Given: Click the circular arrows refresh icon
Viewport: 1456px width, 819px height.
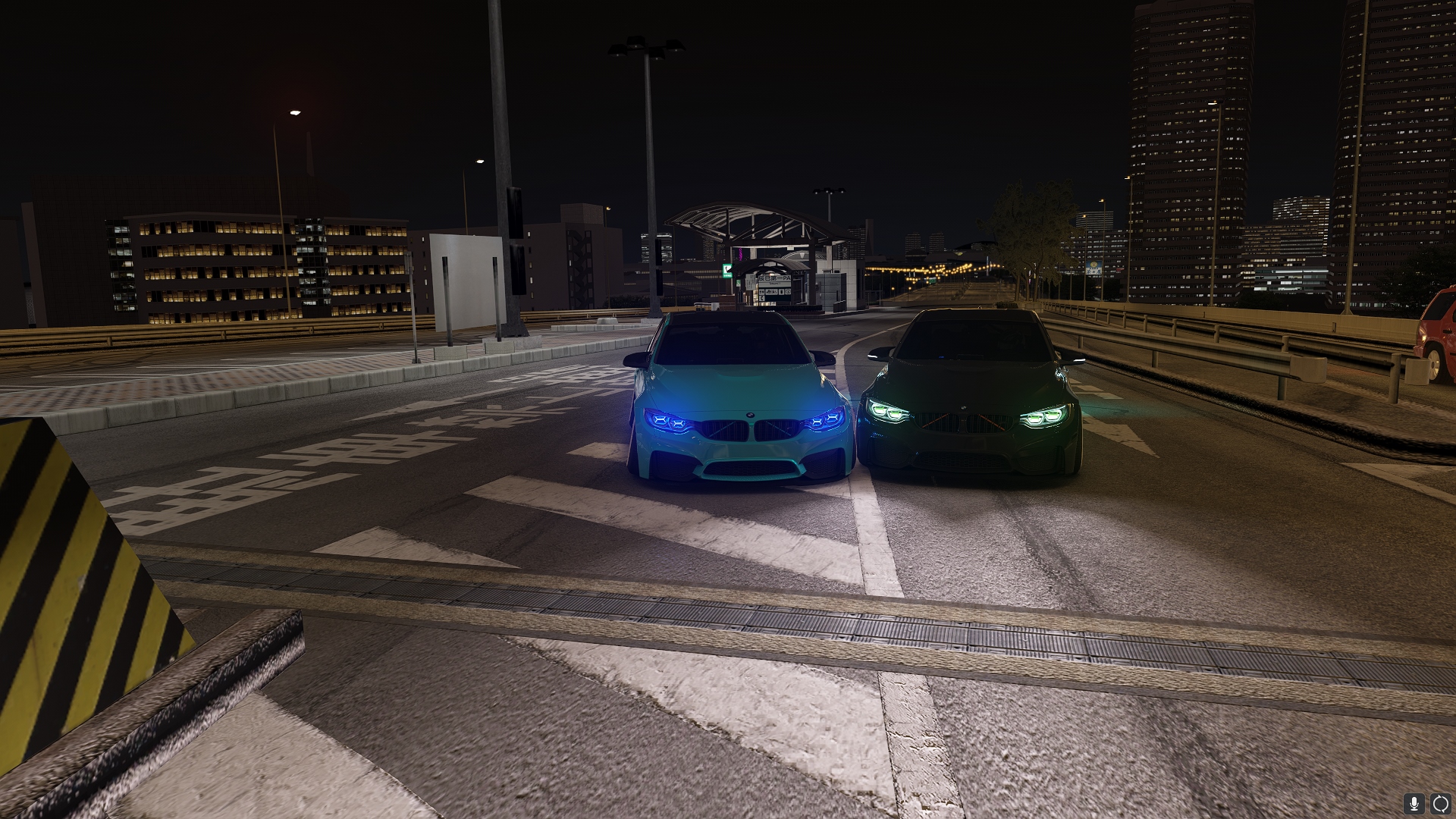Looking at the screenshot, I should pyautogui.click(x=1440, y=804).
